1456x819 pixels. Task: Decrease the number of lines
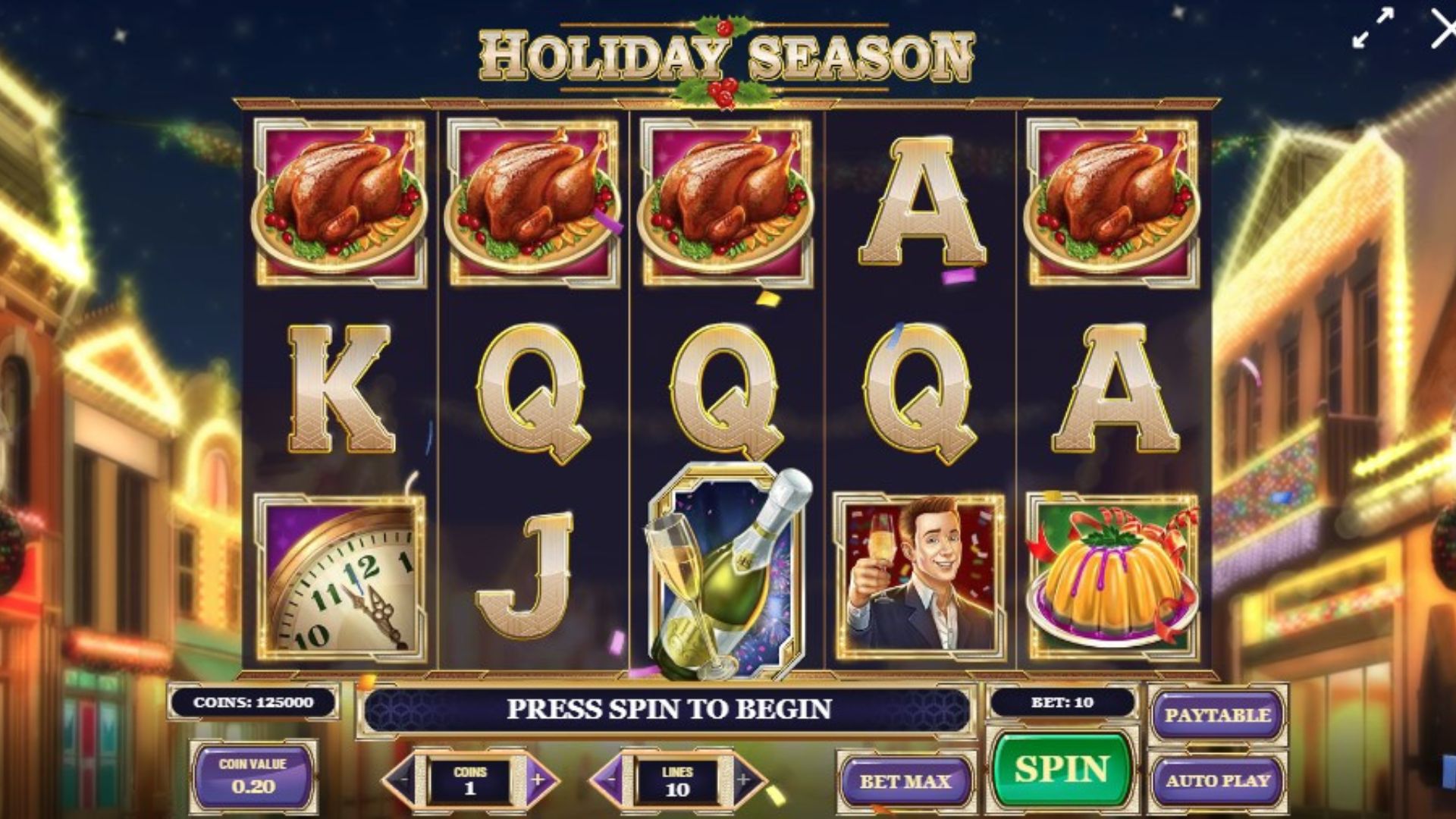pyautogui.click(x=611, y=780)
